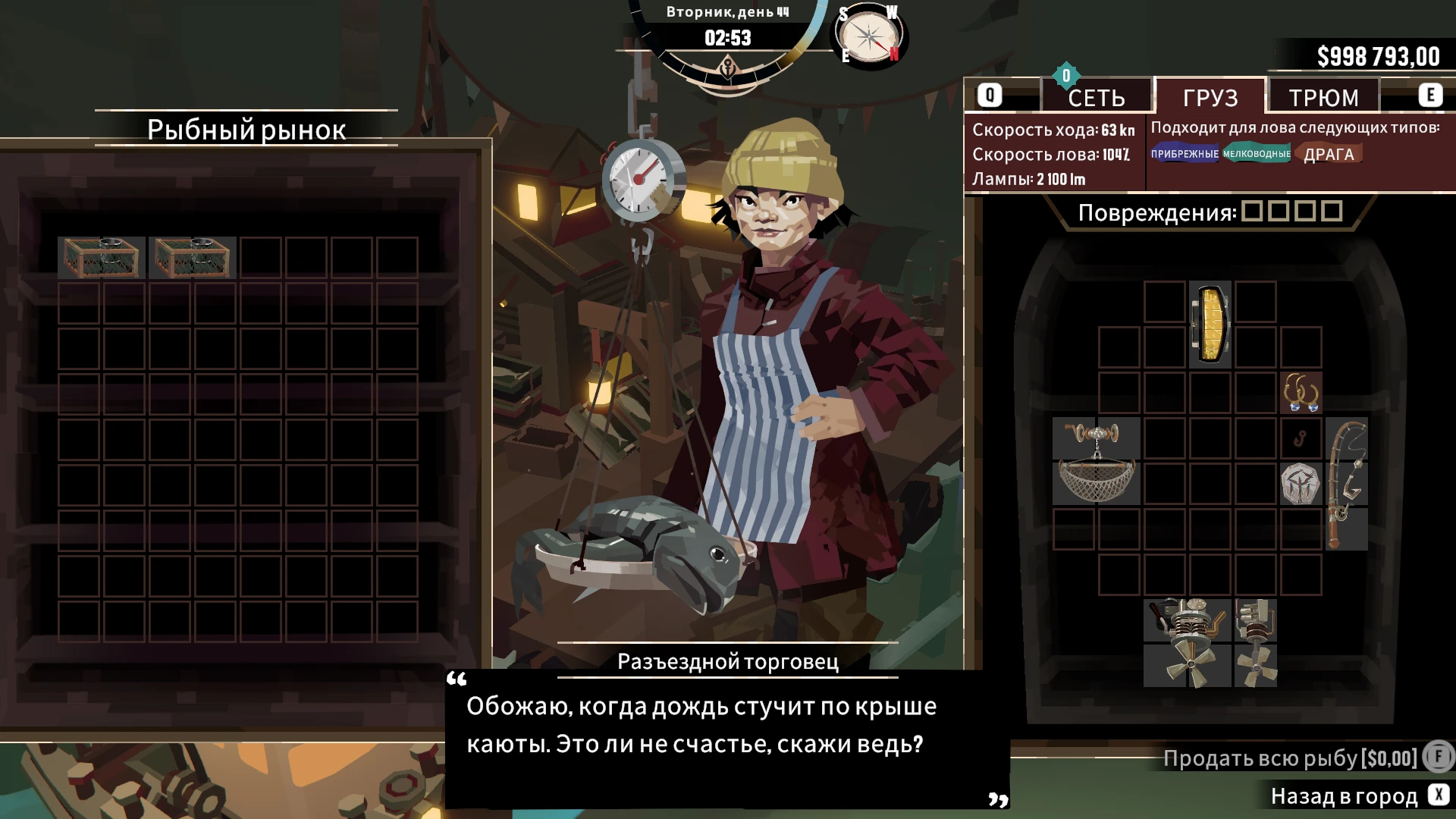This screenshot has height=819, width=1456.
Task: Toggle the МЕЛКОВОДНЫЕ fishing type tag
Action: (1256, 154)
